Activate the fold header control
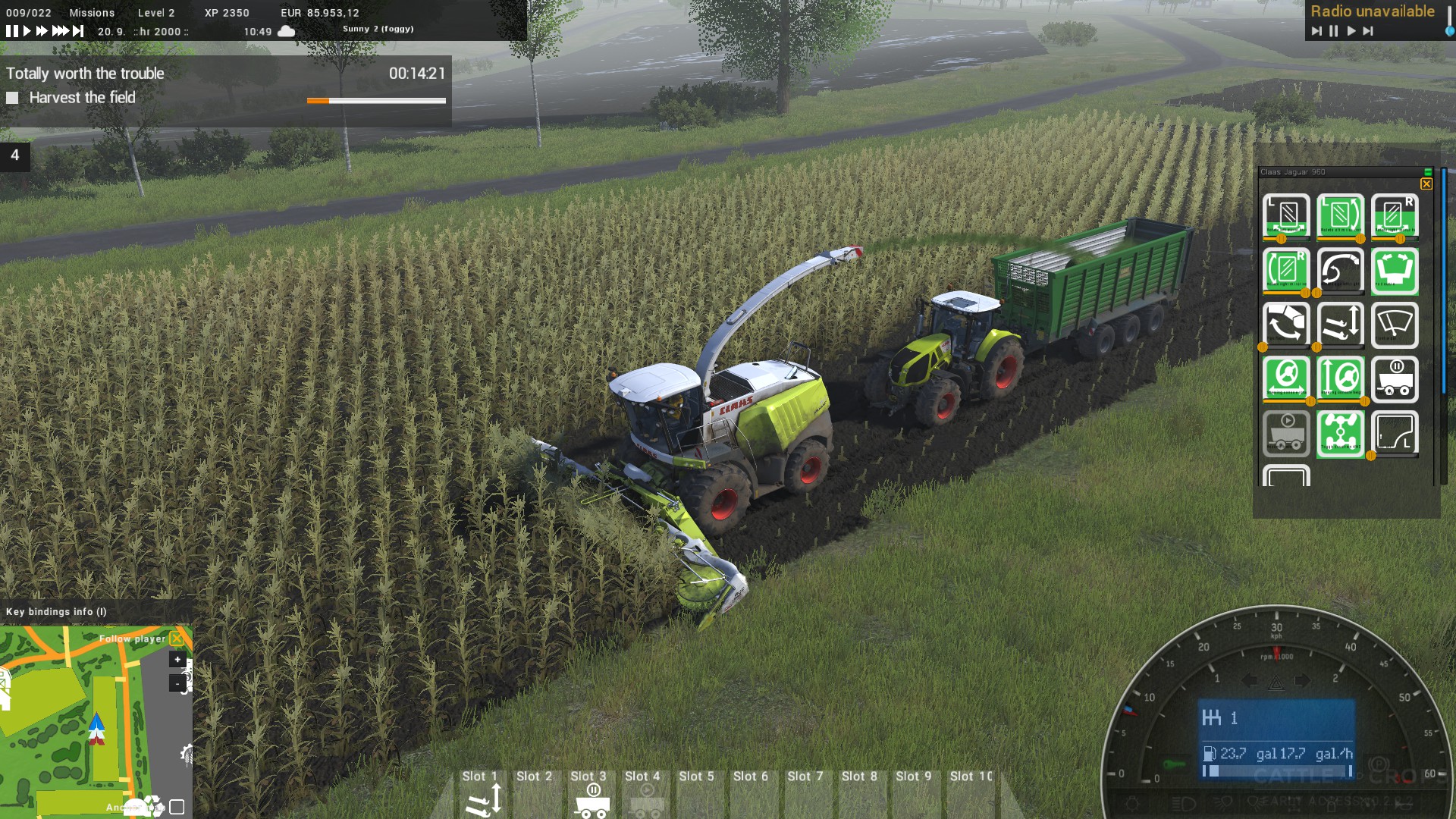 [x=1395, y=270]
